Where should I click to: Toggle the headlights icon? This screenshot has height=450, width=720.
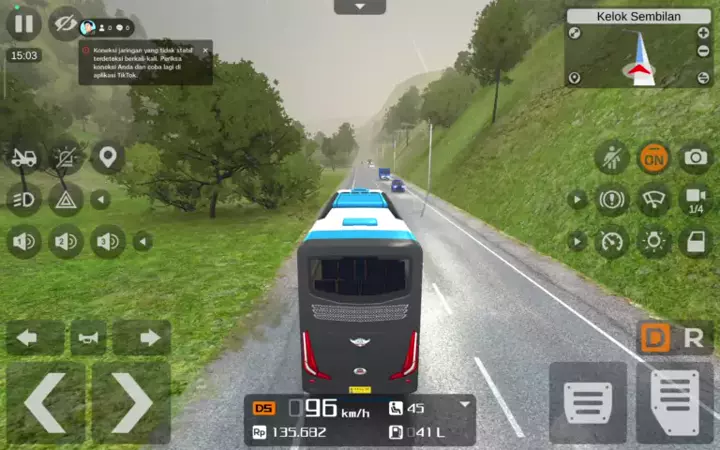tap(23, 199)
